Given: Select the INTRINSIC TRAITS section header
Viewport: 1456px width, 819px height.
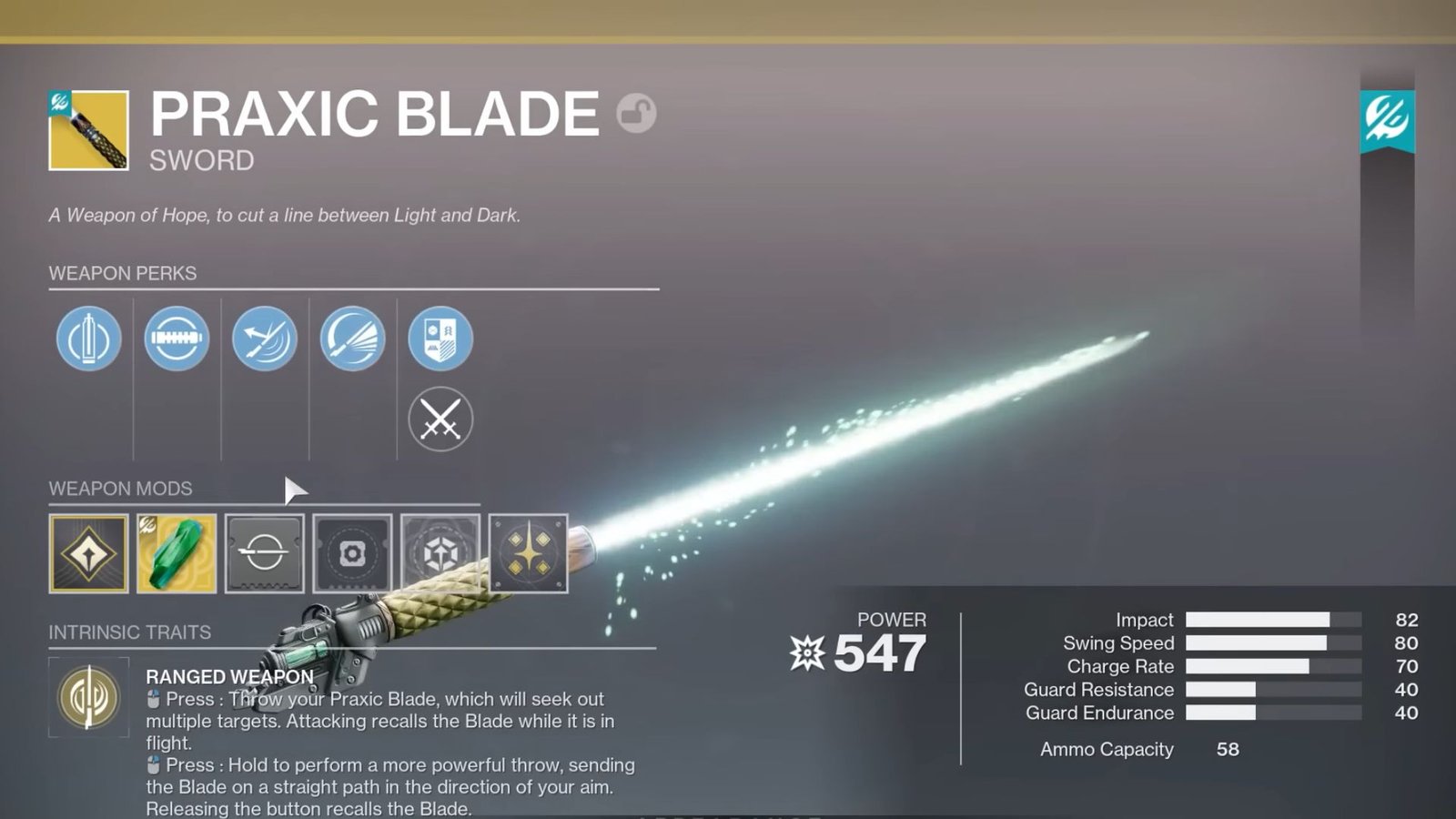Looking at the screenshot, I should click(x=128, y=632).
